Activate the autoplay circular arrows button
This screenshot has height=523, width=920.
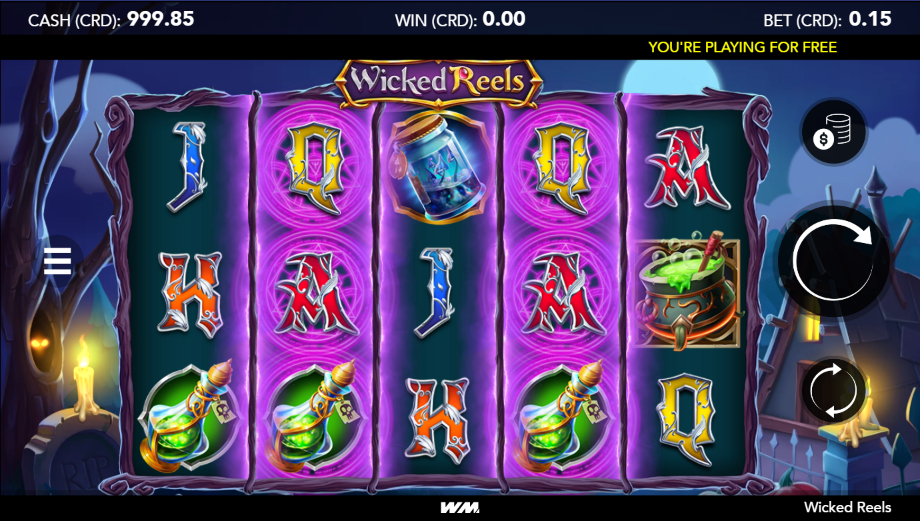pos(833,390)
